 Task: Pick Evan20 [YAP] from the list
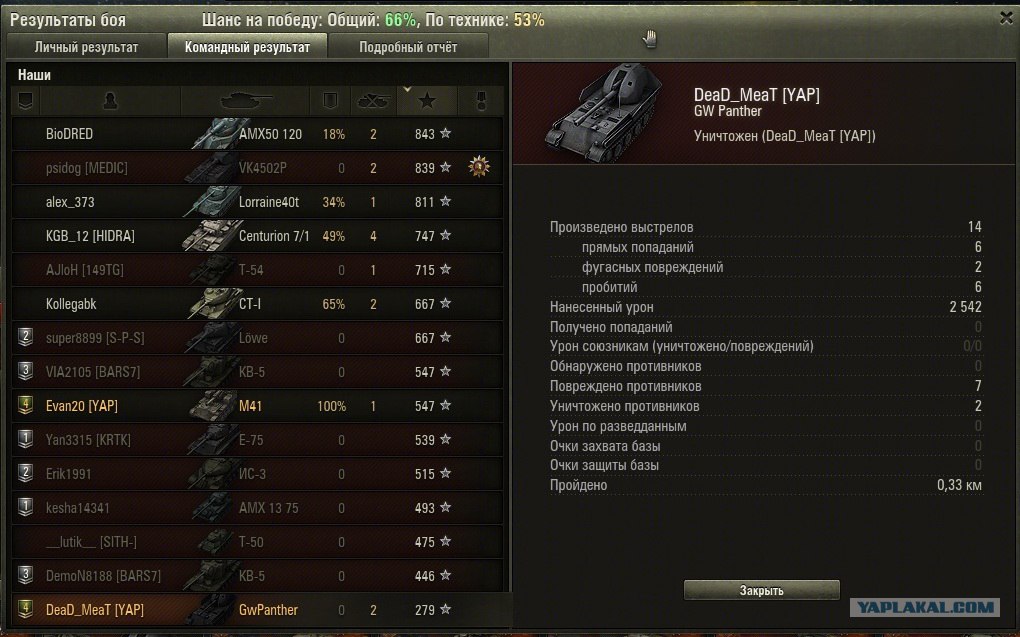(x=258, y=406)
